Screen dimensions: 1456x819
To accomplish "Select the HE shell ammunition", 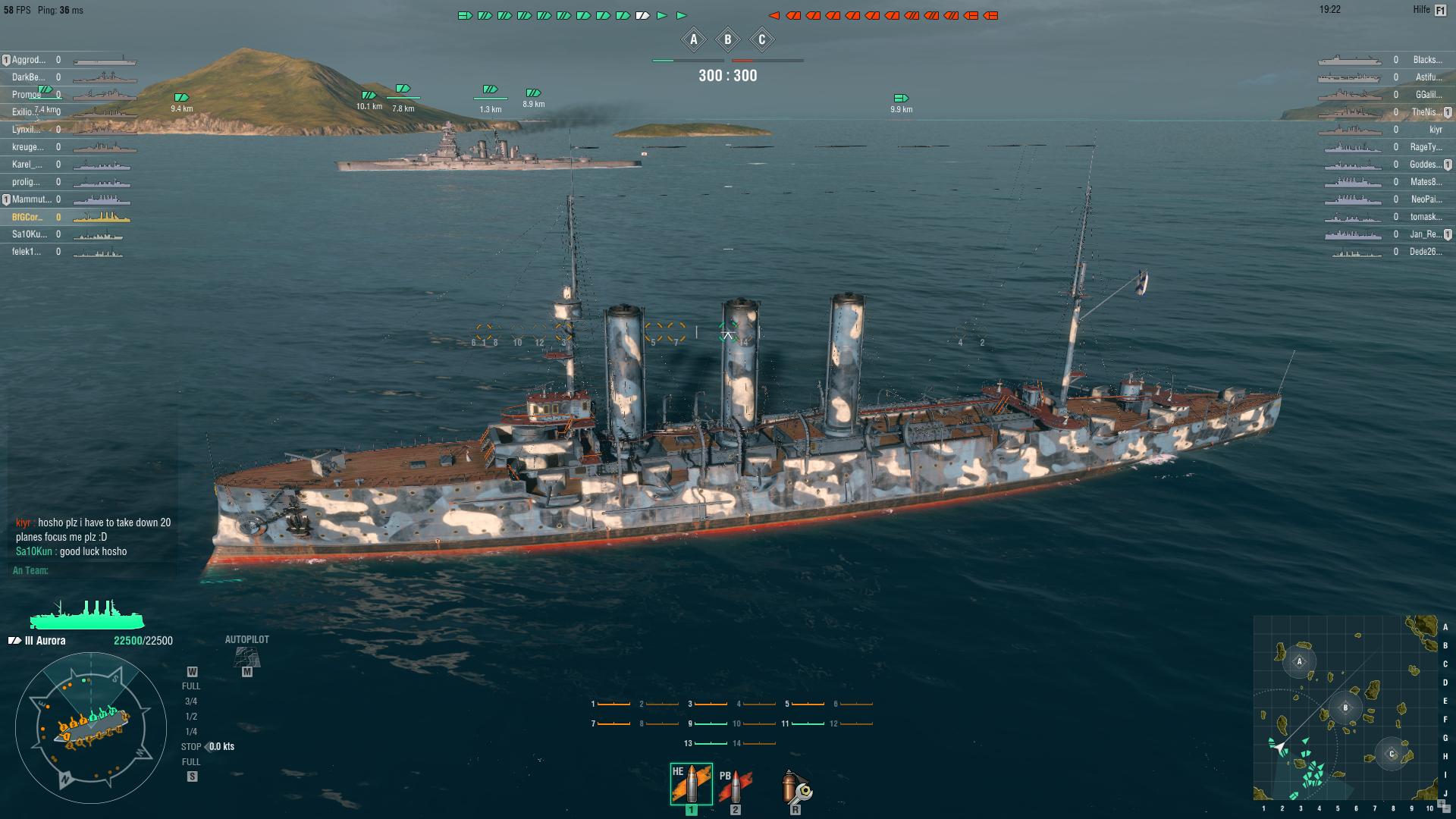I will [x=691, y=780].
